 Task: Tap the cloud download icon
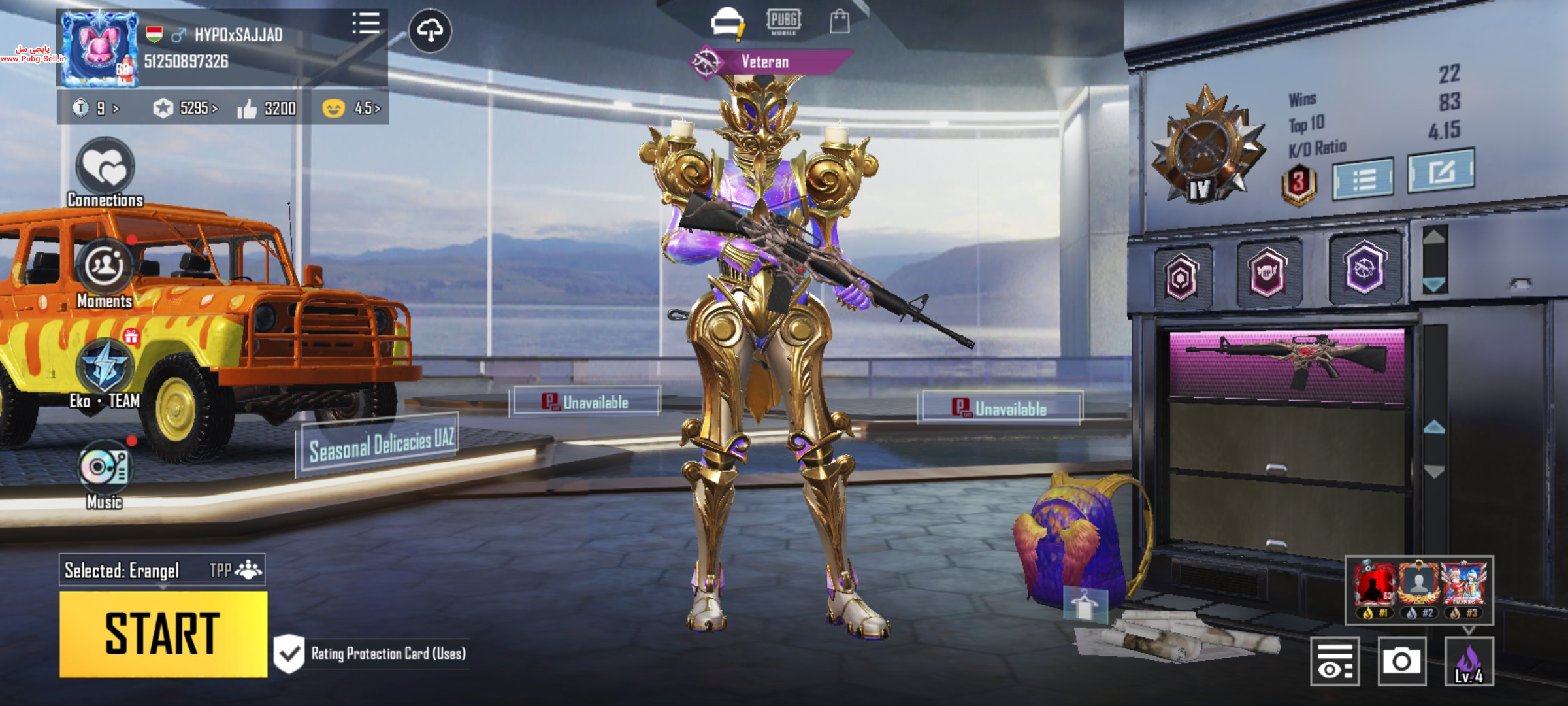(430, 30)
